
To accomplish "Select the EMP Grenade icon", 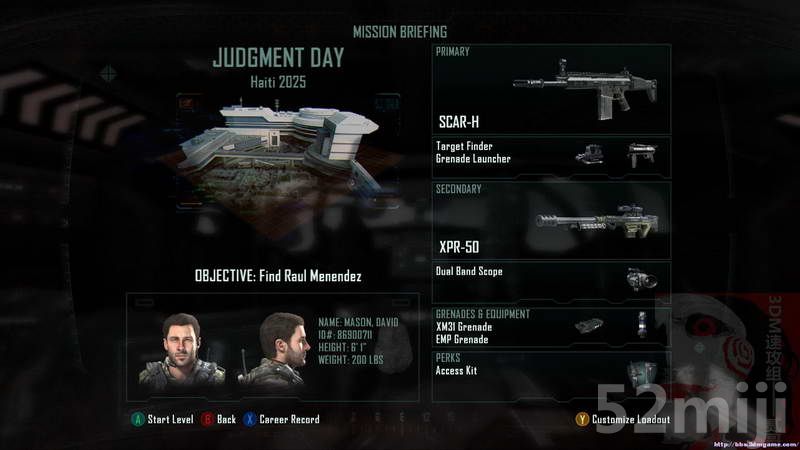I will (x=642, y=324).
